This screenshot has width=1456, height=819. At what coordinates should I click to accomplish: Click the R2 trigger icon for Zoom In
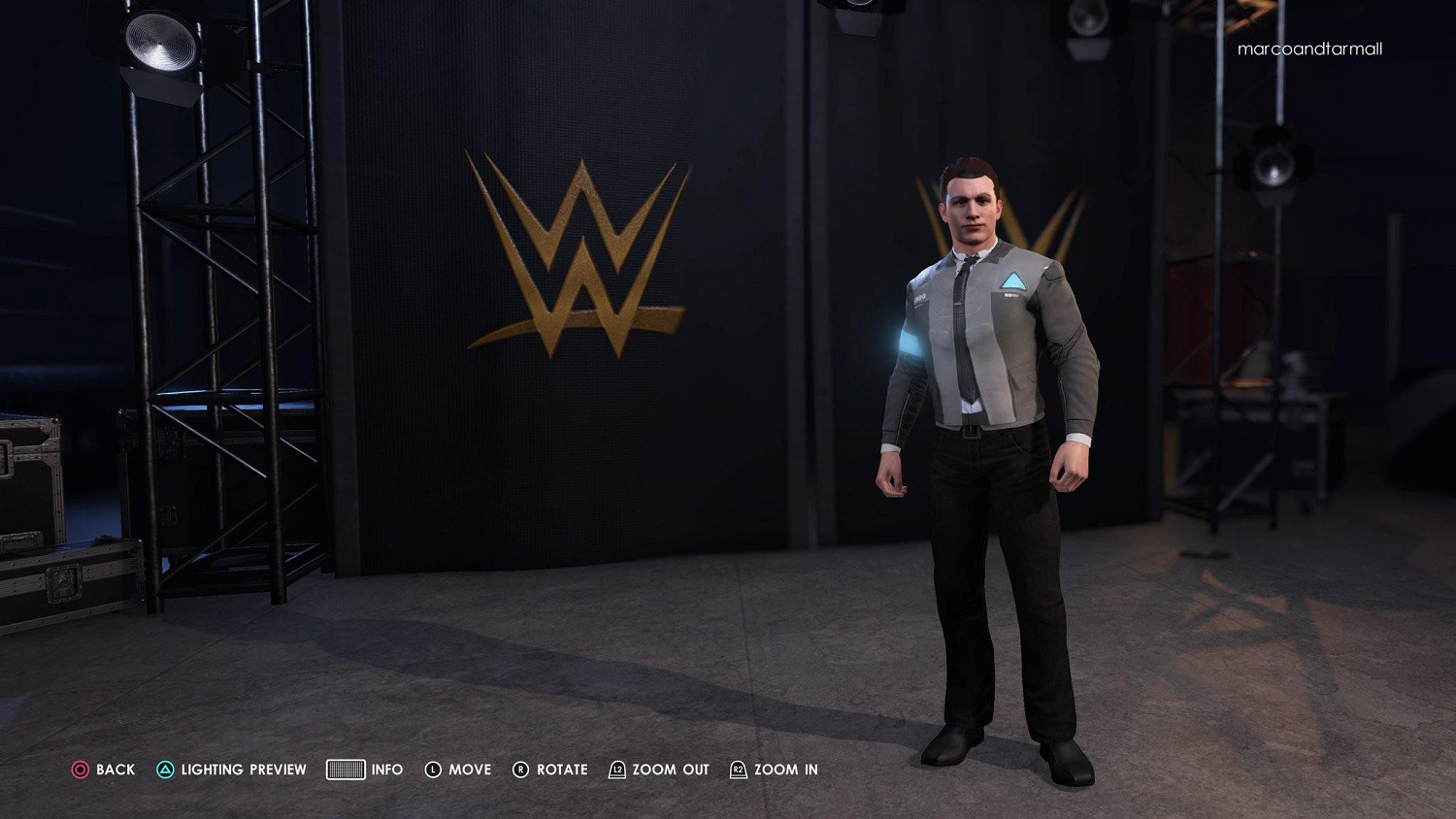tap(739, 770)
